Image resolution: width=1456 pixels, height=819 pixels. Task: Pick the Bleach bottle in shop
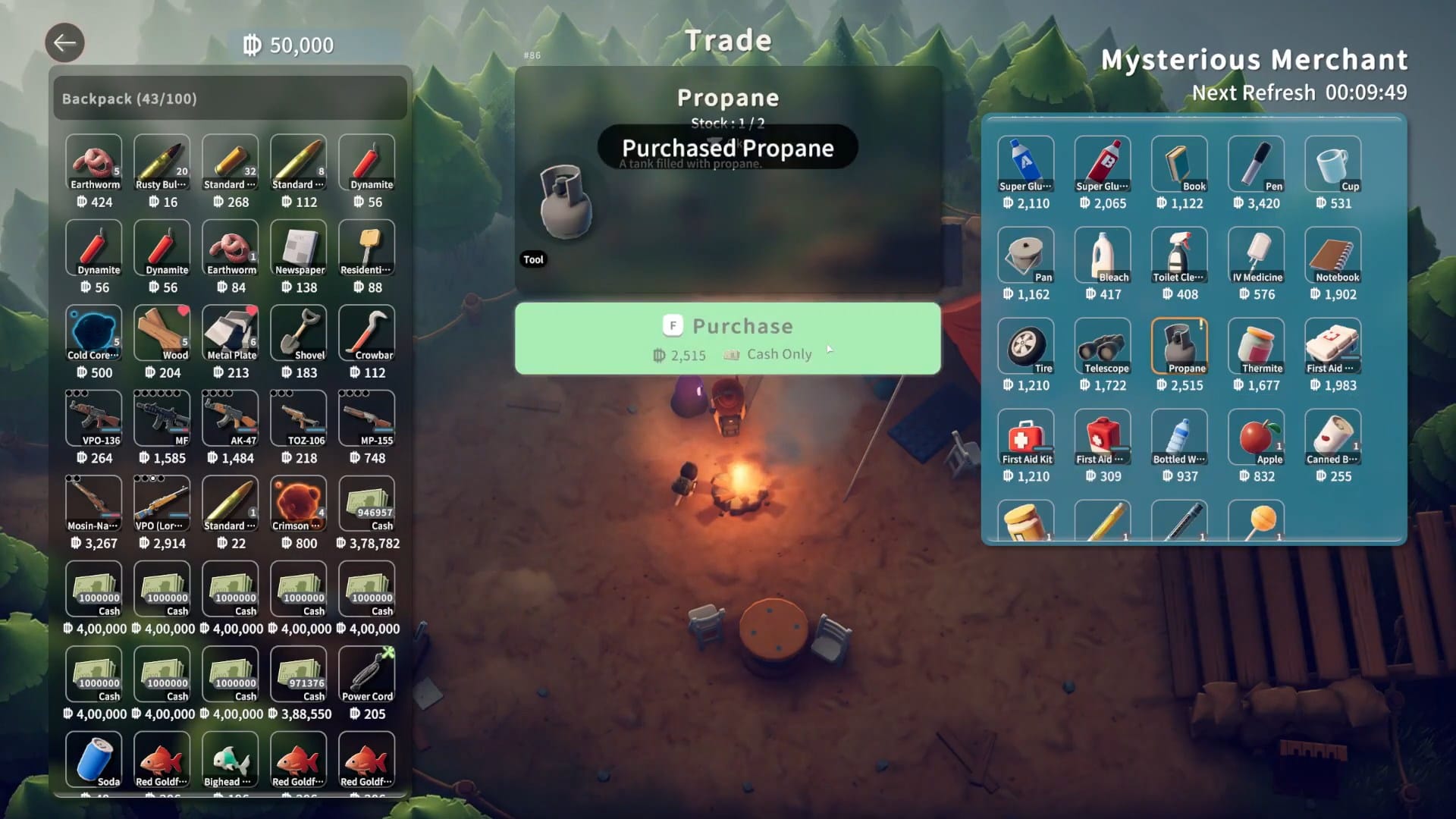tap(1103, 255)
